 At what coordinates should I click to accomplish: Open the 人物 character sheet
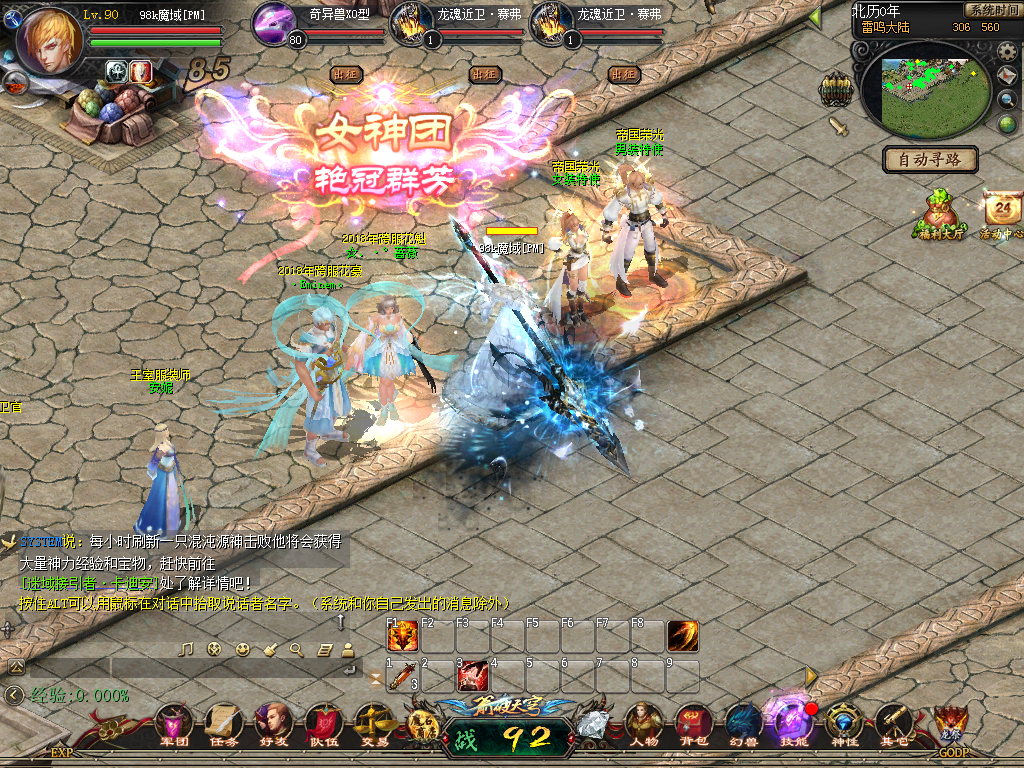pos(643,722)
